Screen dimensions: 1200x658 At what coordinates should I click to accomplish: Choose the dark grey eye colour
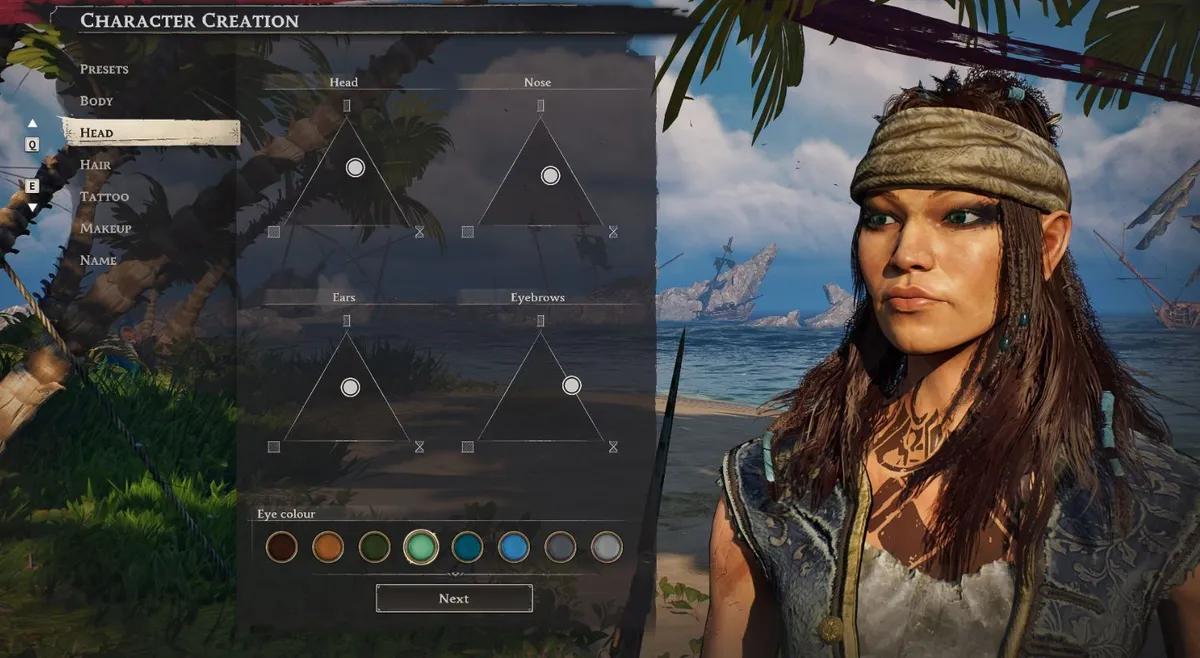coord(560,547)
